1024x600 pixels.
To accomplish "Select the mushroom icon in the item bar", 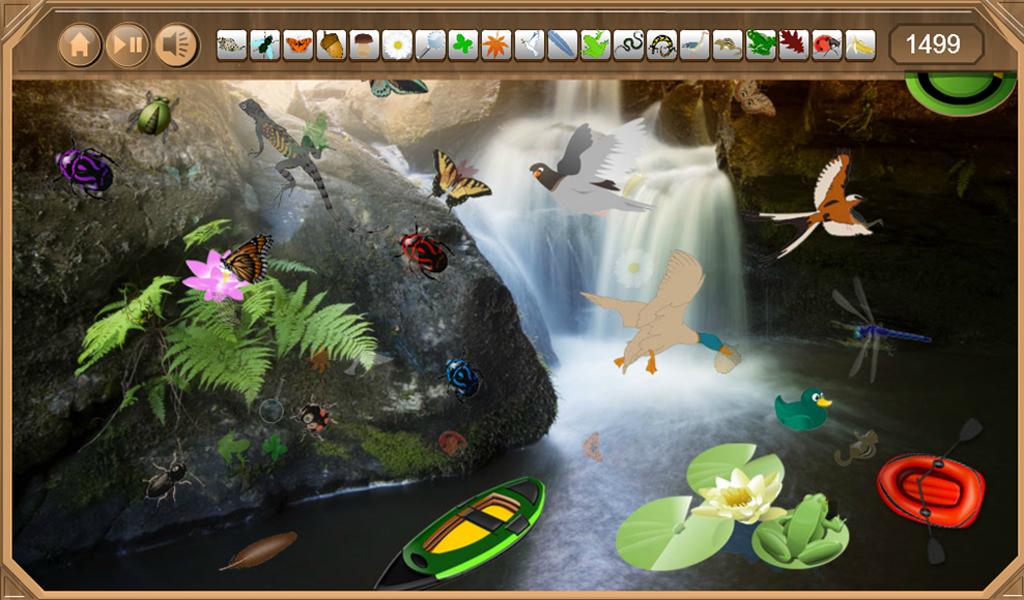I will pyautogui.click(x=364, y=45).
